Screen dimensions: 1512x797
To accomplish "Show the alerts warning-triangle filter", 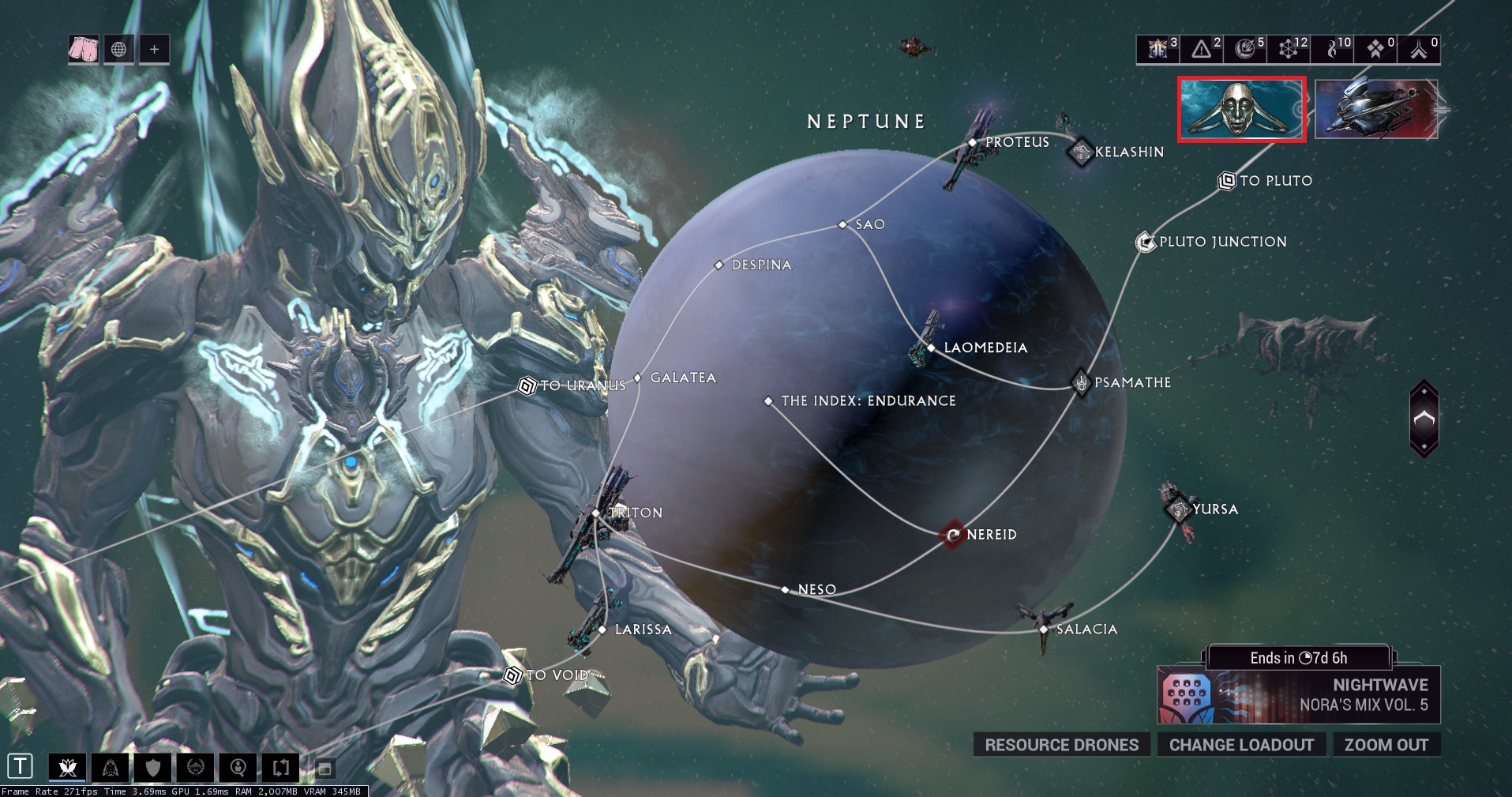I will (x=1202, y=49).
